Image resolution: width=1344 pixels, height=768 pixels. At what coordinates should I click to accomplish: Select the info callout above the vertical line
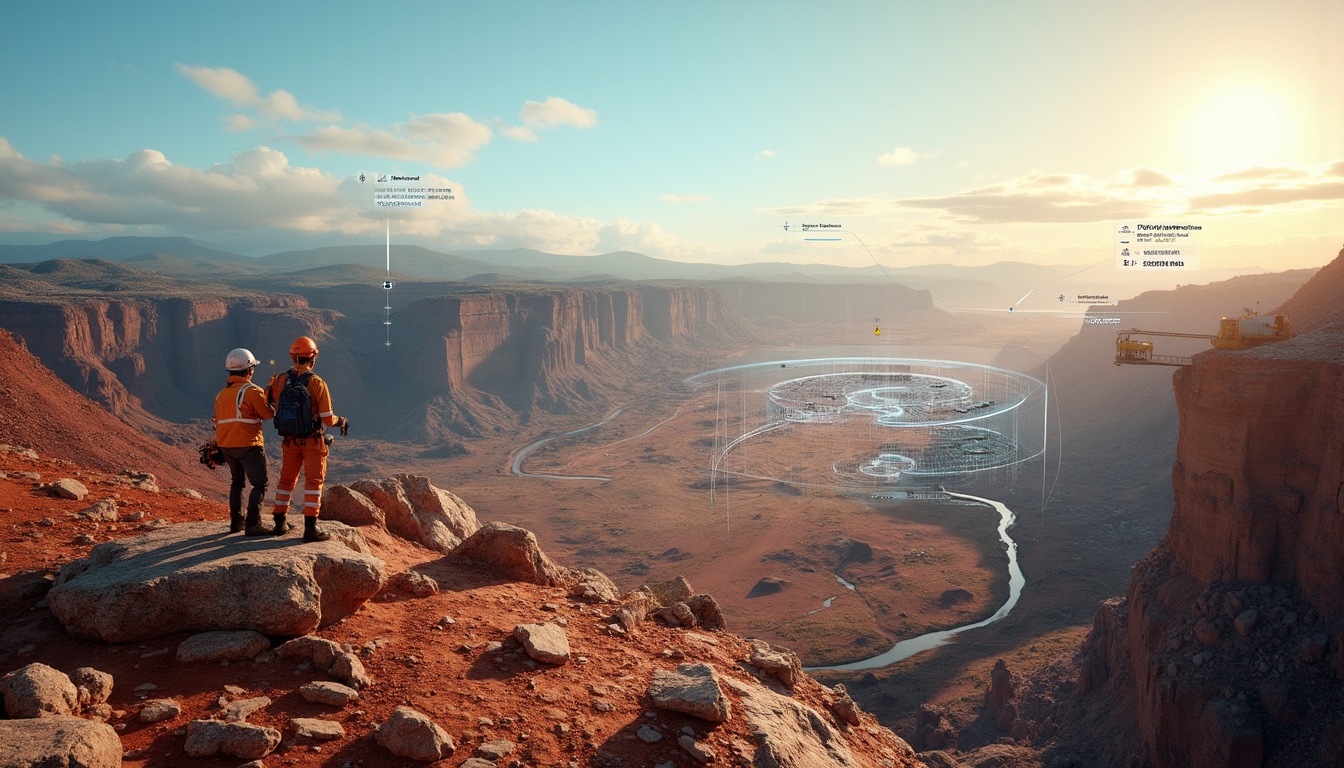tap(399, 190)
